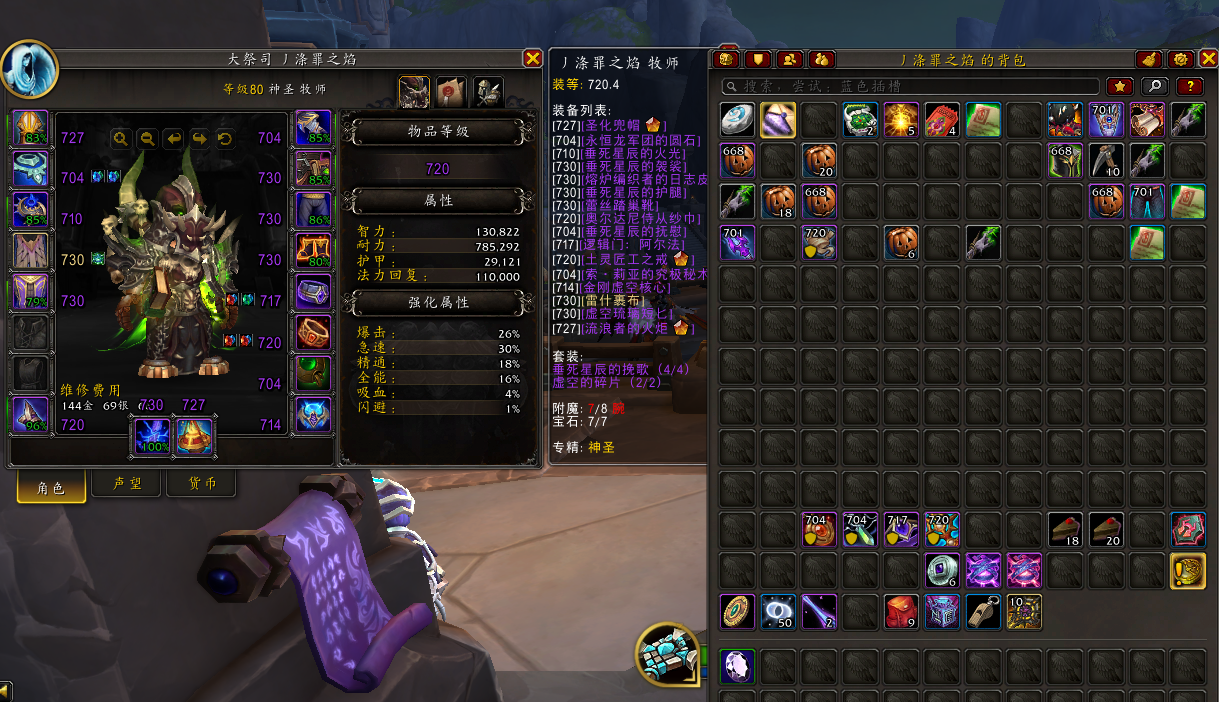Image resolution: width=1219 pixels, height=702 pixels.
Task: Pick the purple diamond gem in reagent bag
Action: click(737, 666)
